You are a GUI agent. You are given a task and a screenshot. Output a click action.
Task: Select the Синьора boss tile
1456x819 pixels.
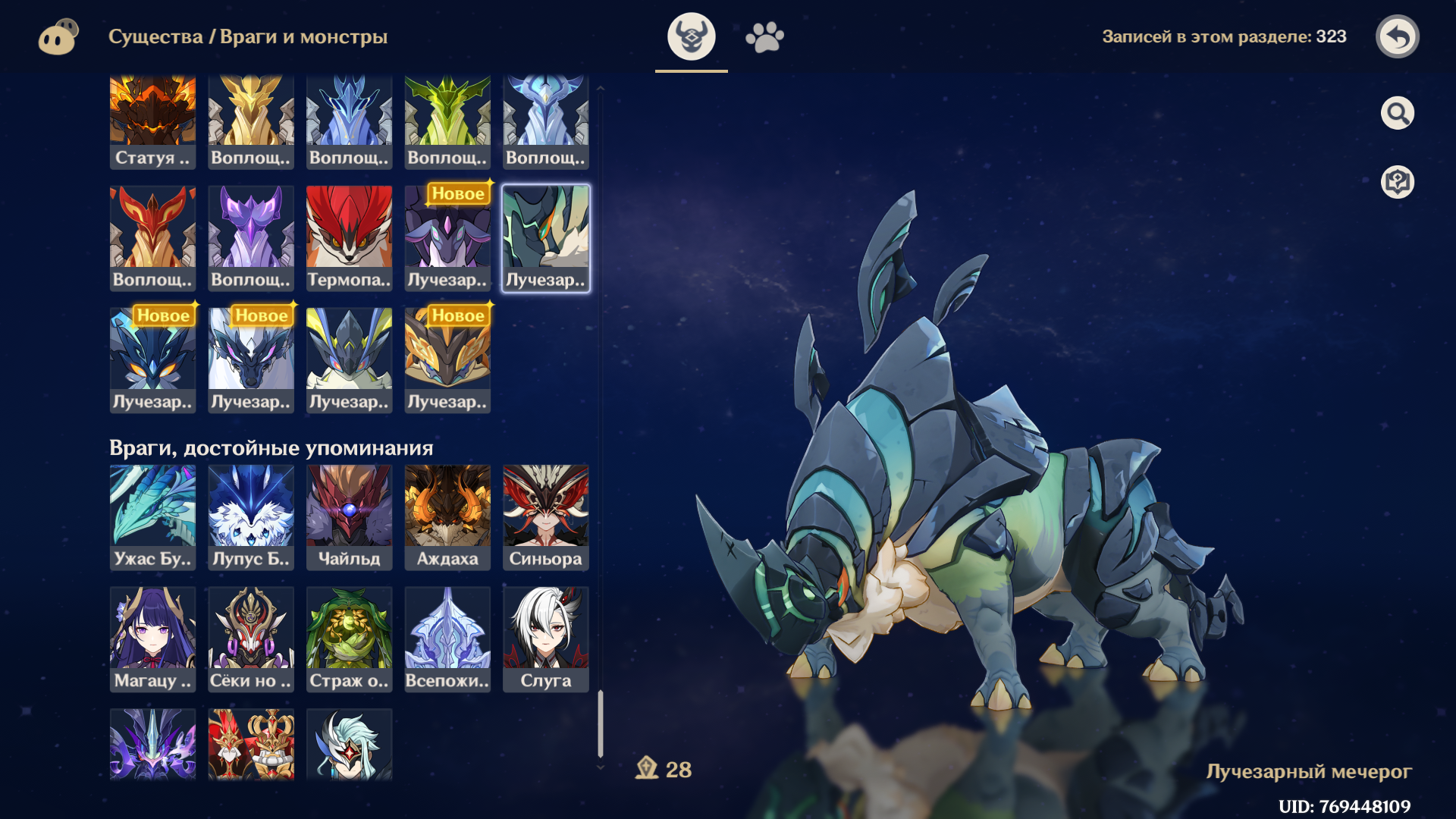(546, 517)
